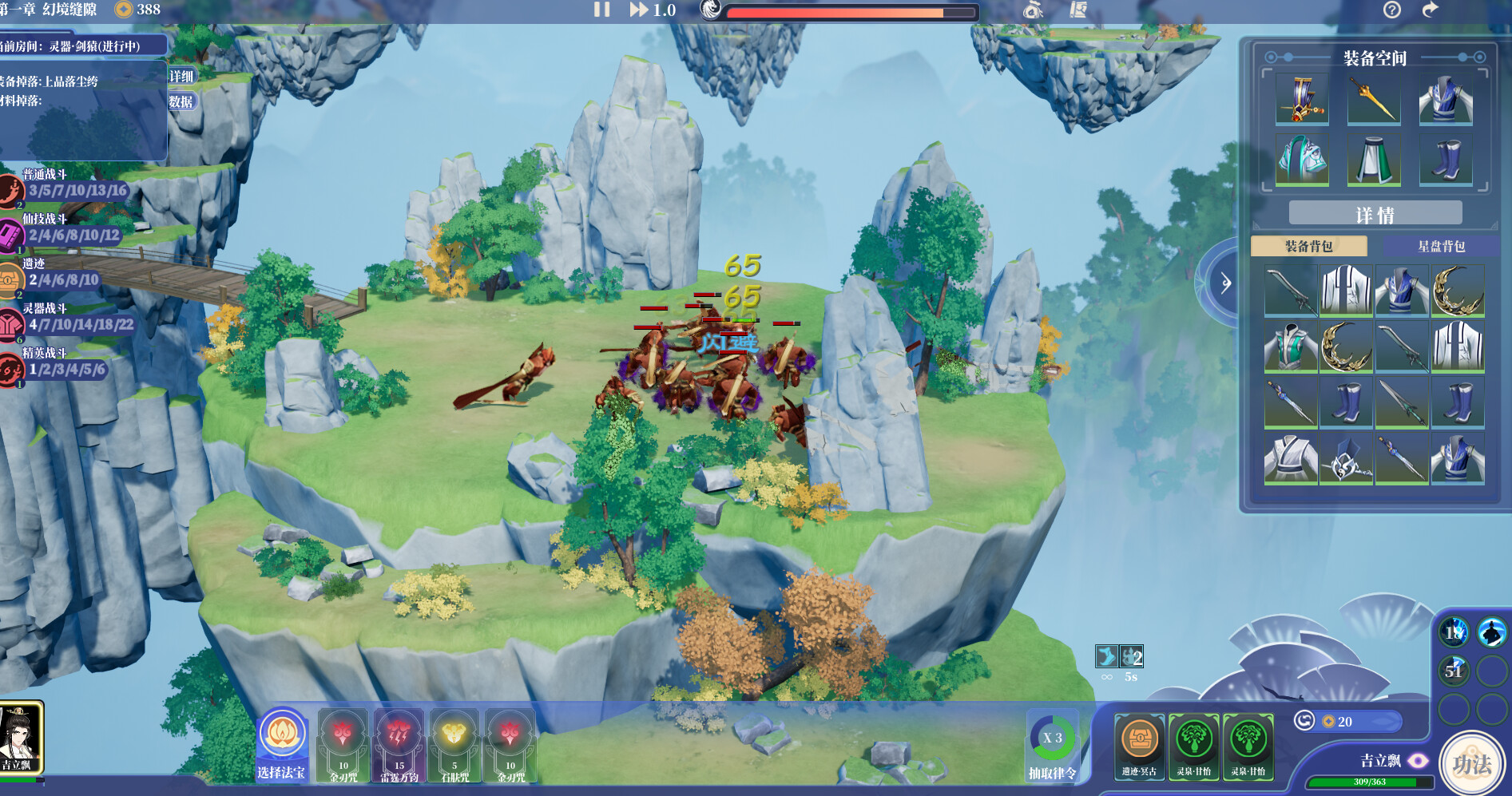Open the 数据 data panel

point(181,101)
